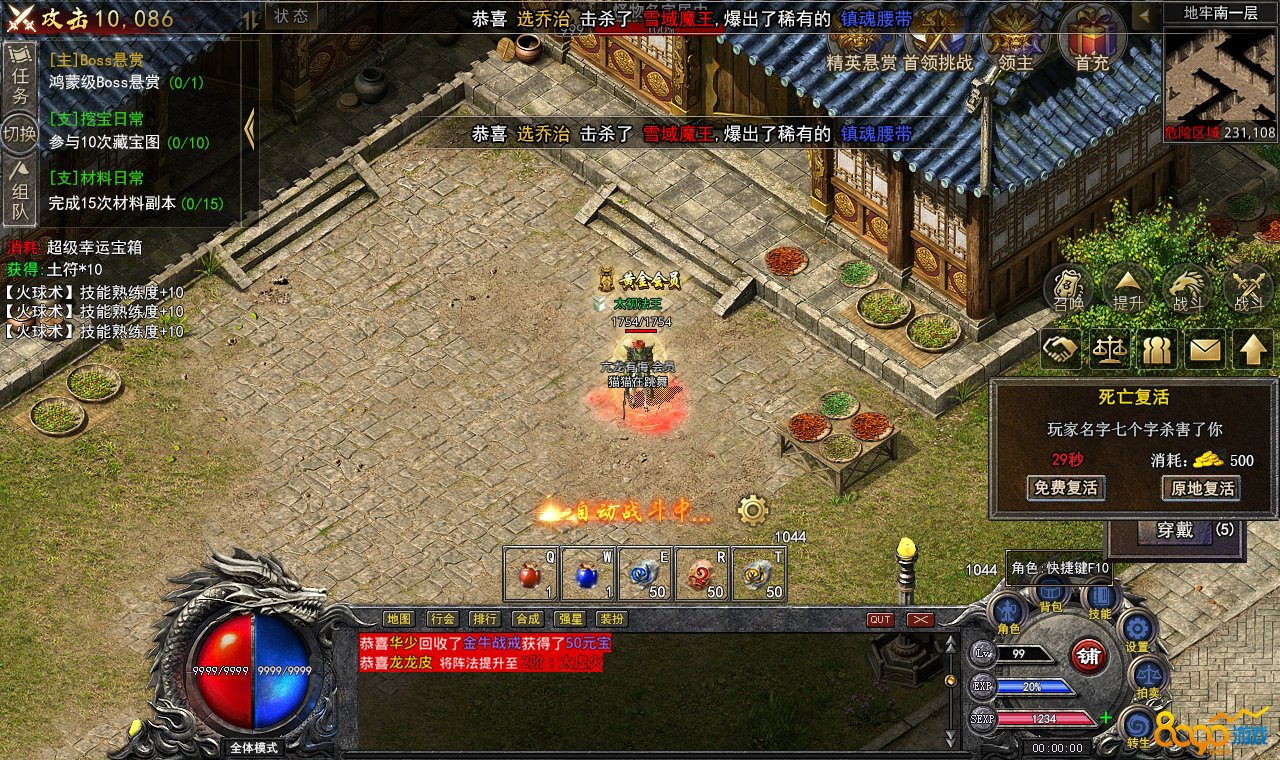Use the red health potion slot

coord(530,576)
